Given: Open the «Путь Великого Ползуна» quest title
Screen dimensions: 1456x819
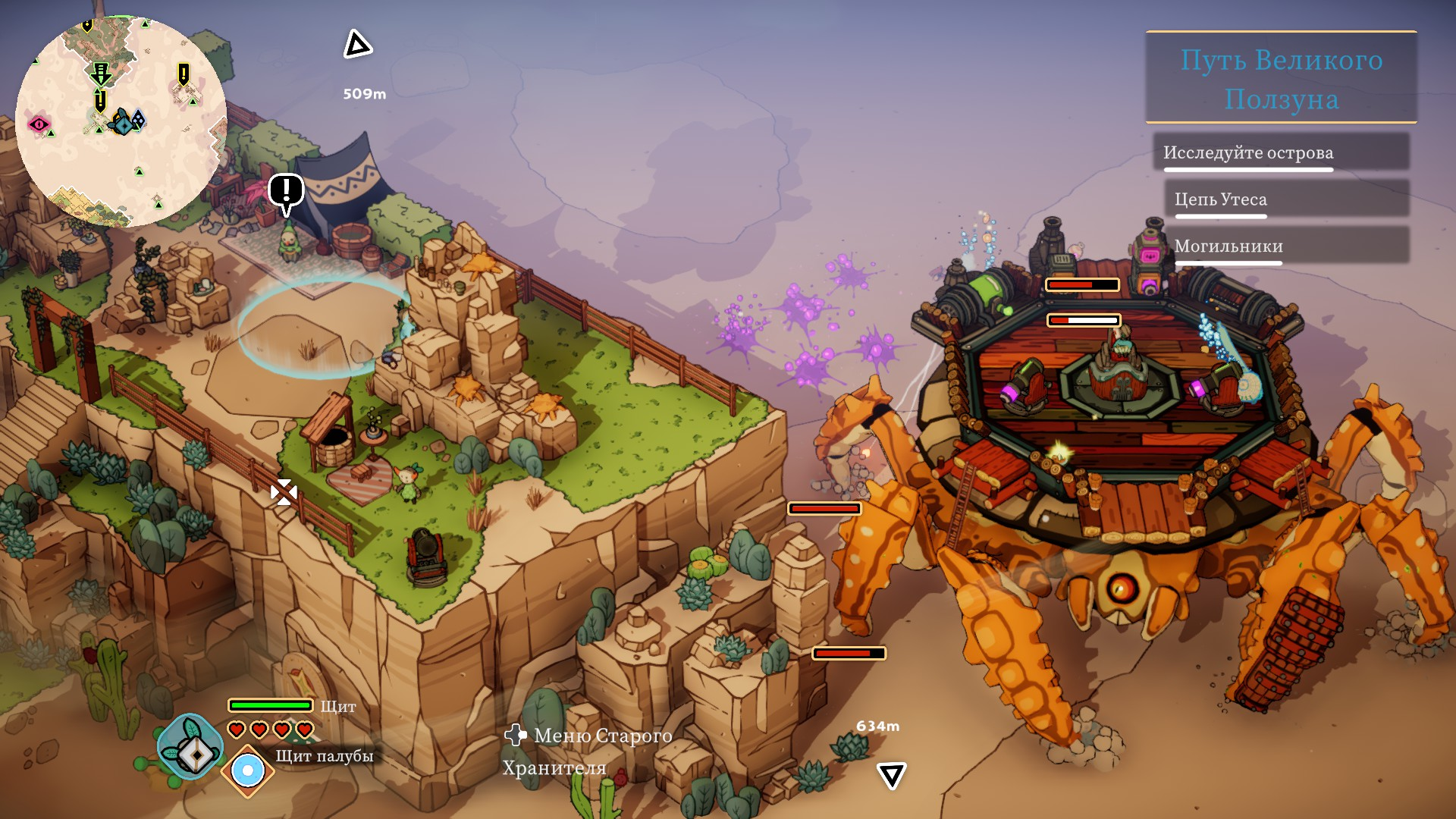Looking at the screenshot, I should click(1281, 79).
